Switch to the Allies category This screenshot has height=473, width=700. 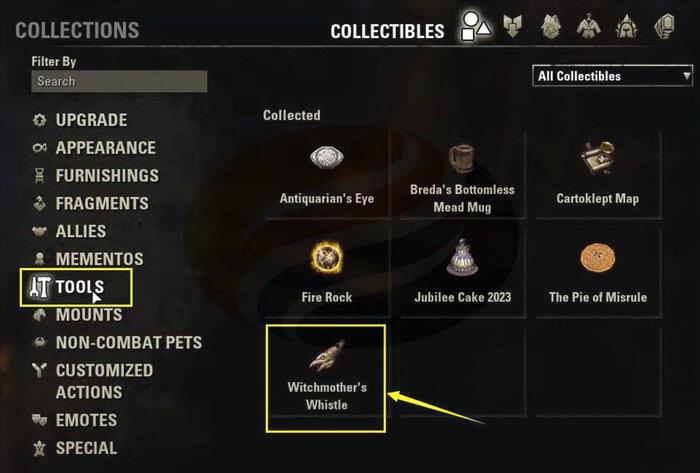coord(80,231)
